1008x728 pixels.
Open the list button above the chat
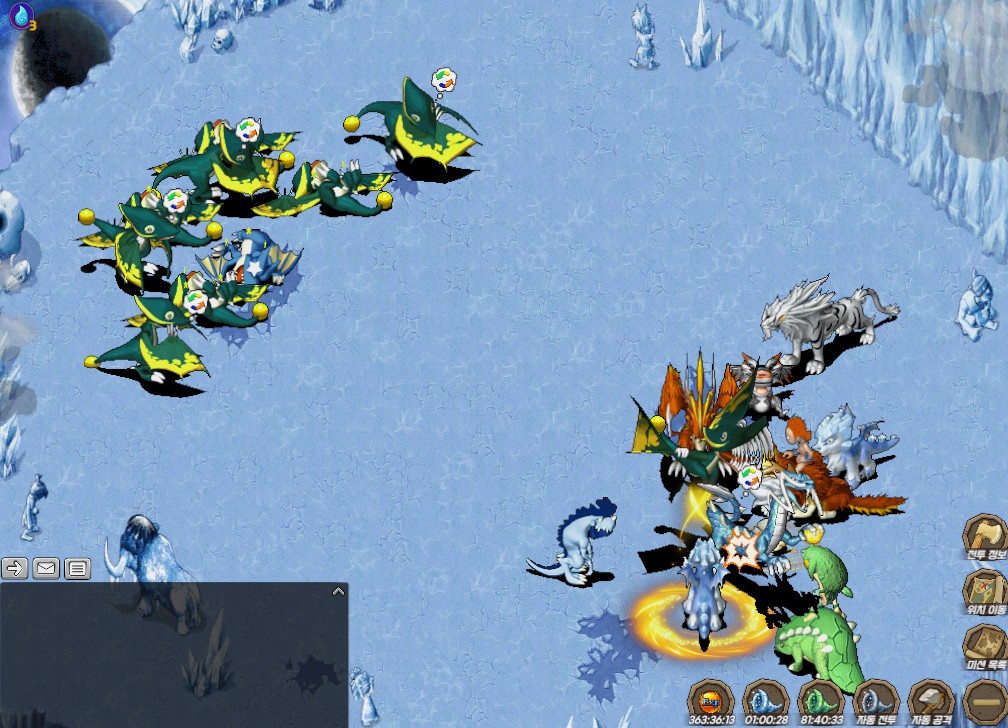tap(78, 569)
